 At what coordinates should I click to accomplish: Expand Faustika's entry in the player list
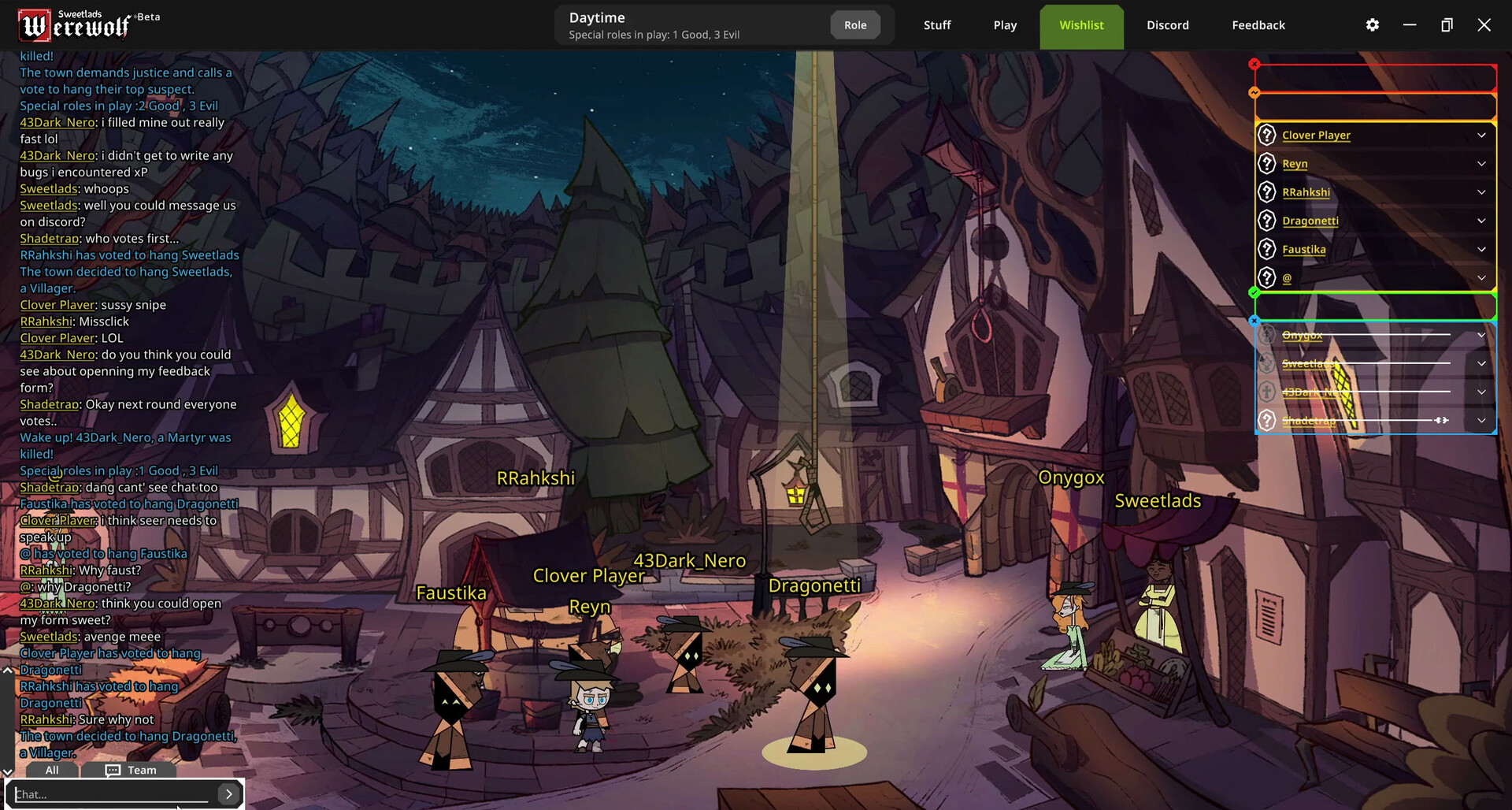click(x=1482, y=249)
